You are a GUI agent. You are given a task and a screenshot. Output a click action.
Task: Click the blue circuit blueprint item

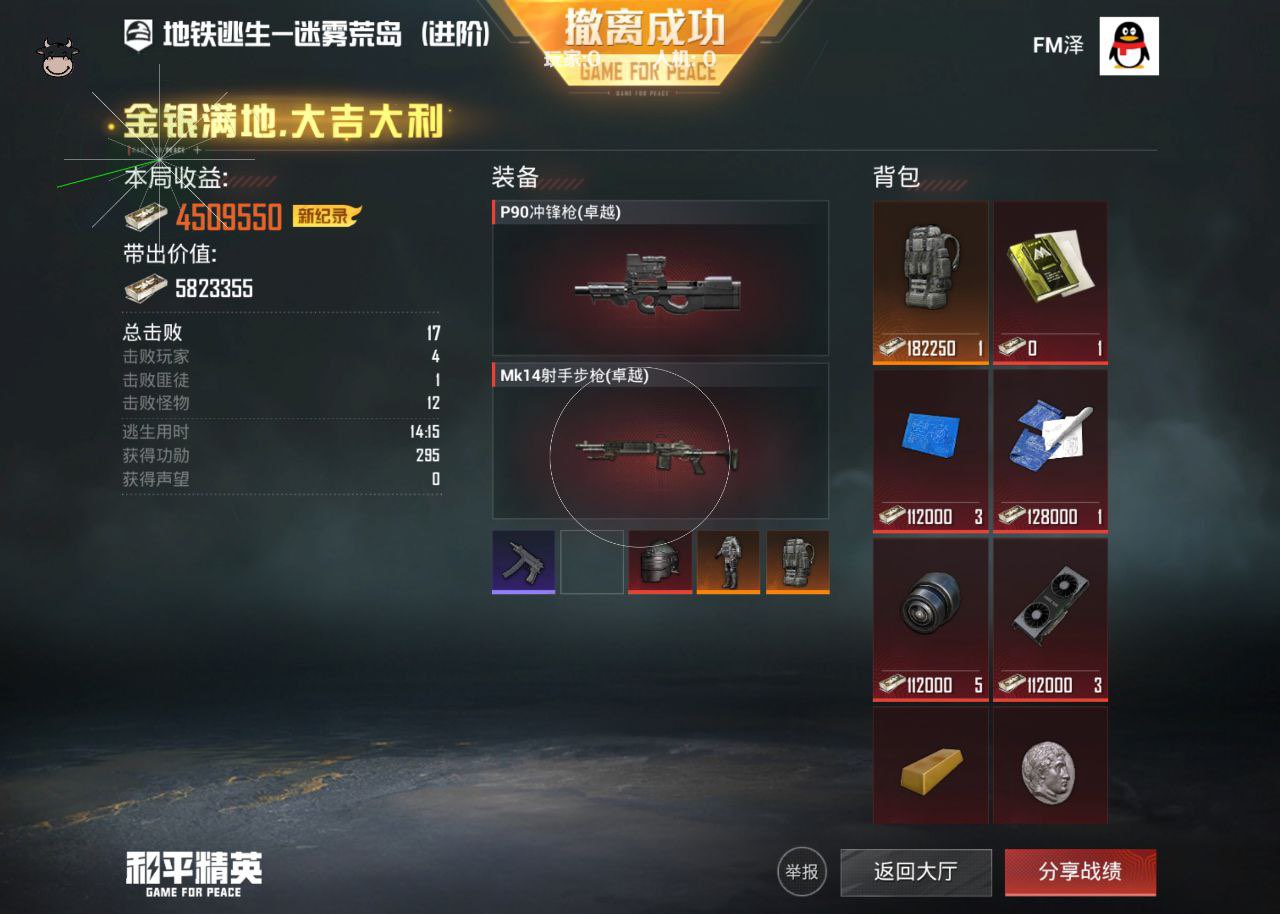(x=929, y=440)
